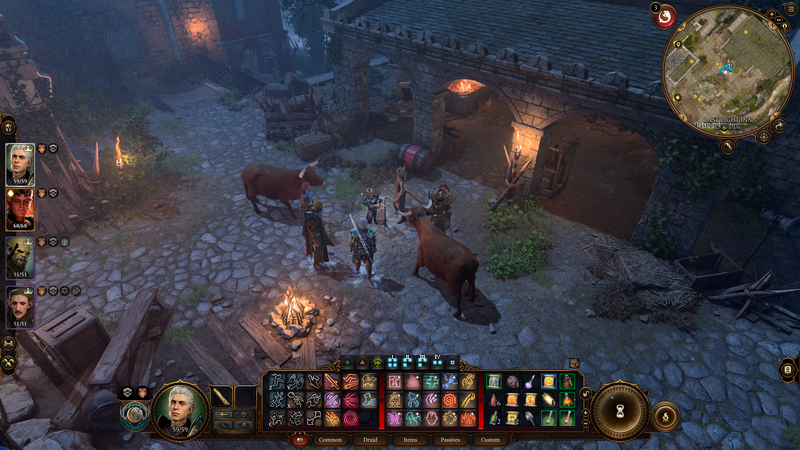This screenshot has height=450, width=800.
Task: Select the white-haired party leader portrait
Action: tap(20, 164)
